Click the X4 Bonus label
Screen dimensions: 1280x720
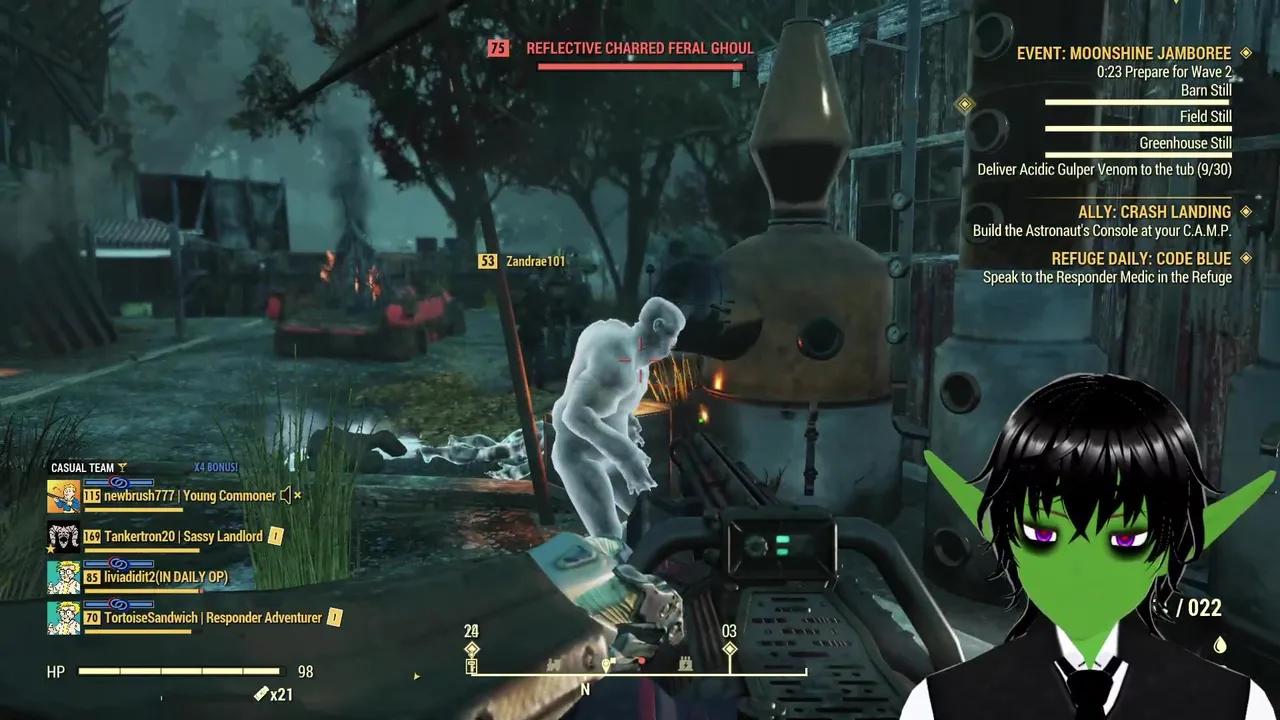point(216,467)
